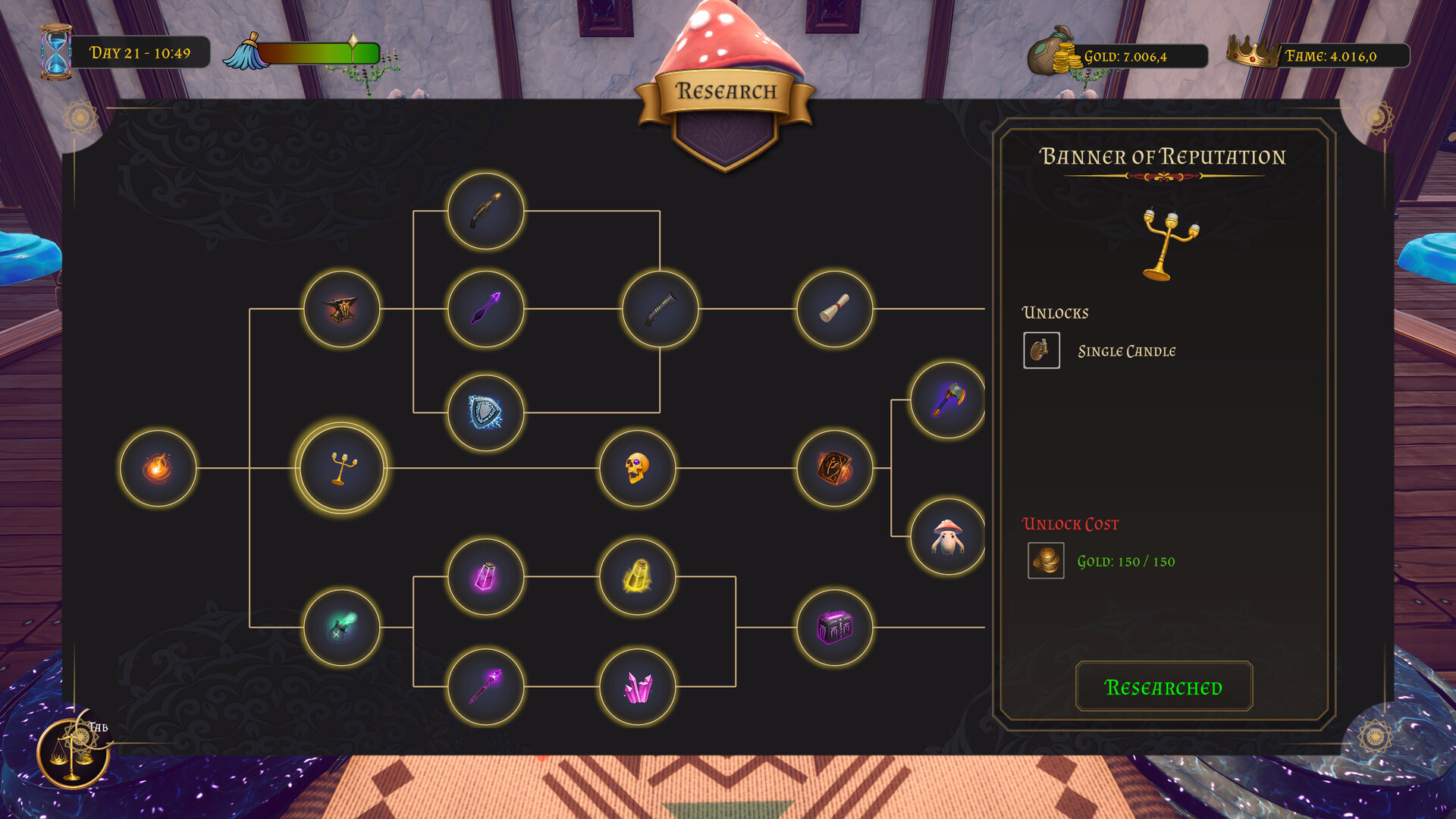Open the yellow potion research node
The width and height of the screenshot is (1456, 819).
(x=637, y=576)
